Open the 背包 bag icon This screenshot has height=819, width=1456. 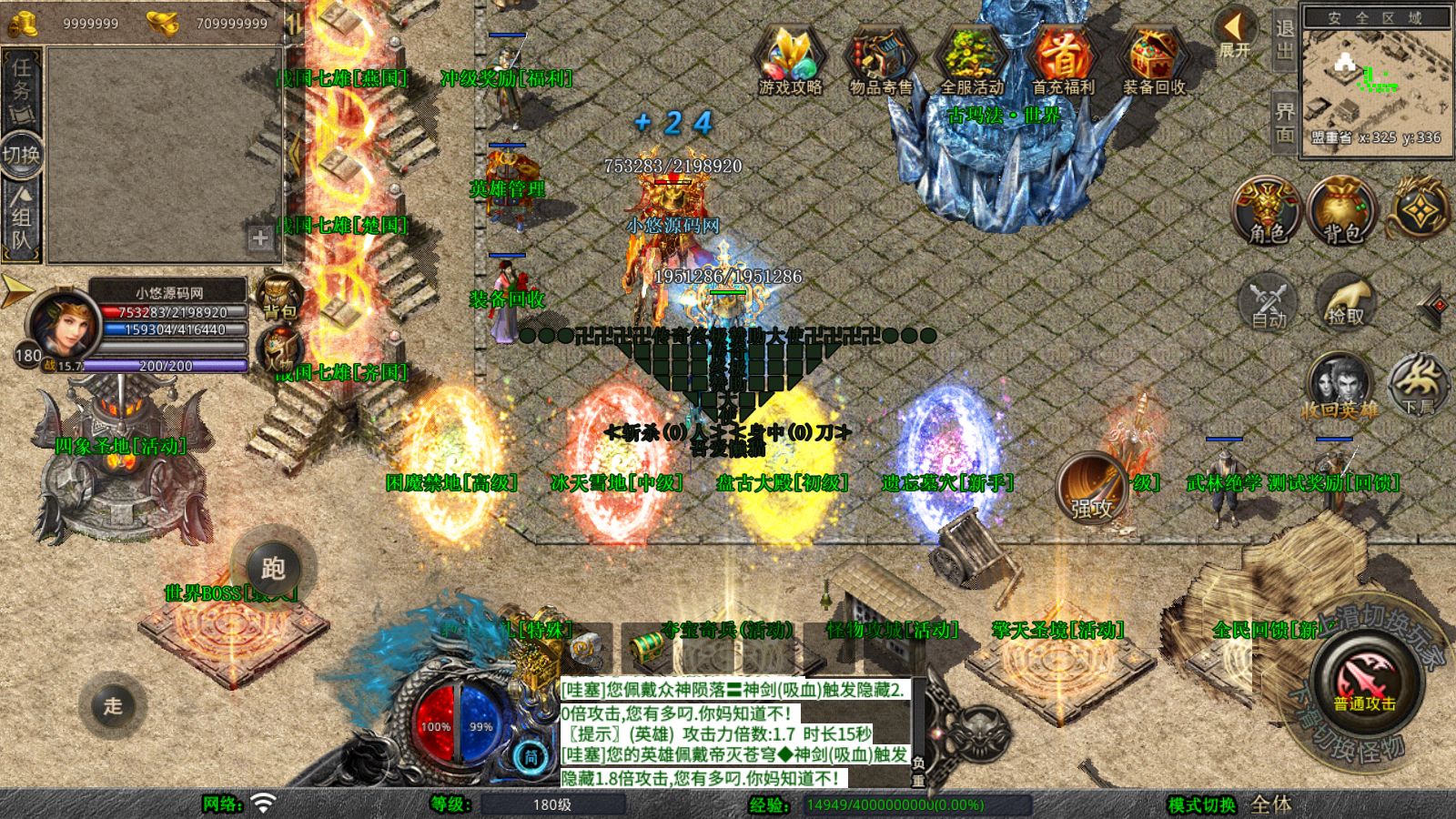[1341, 211]
